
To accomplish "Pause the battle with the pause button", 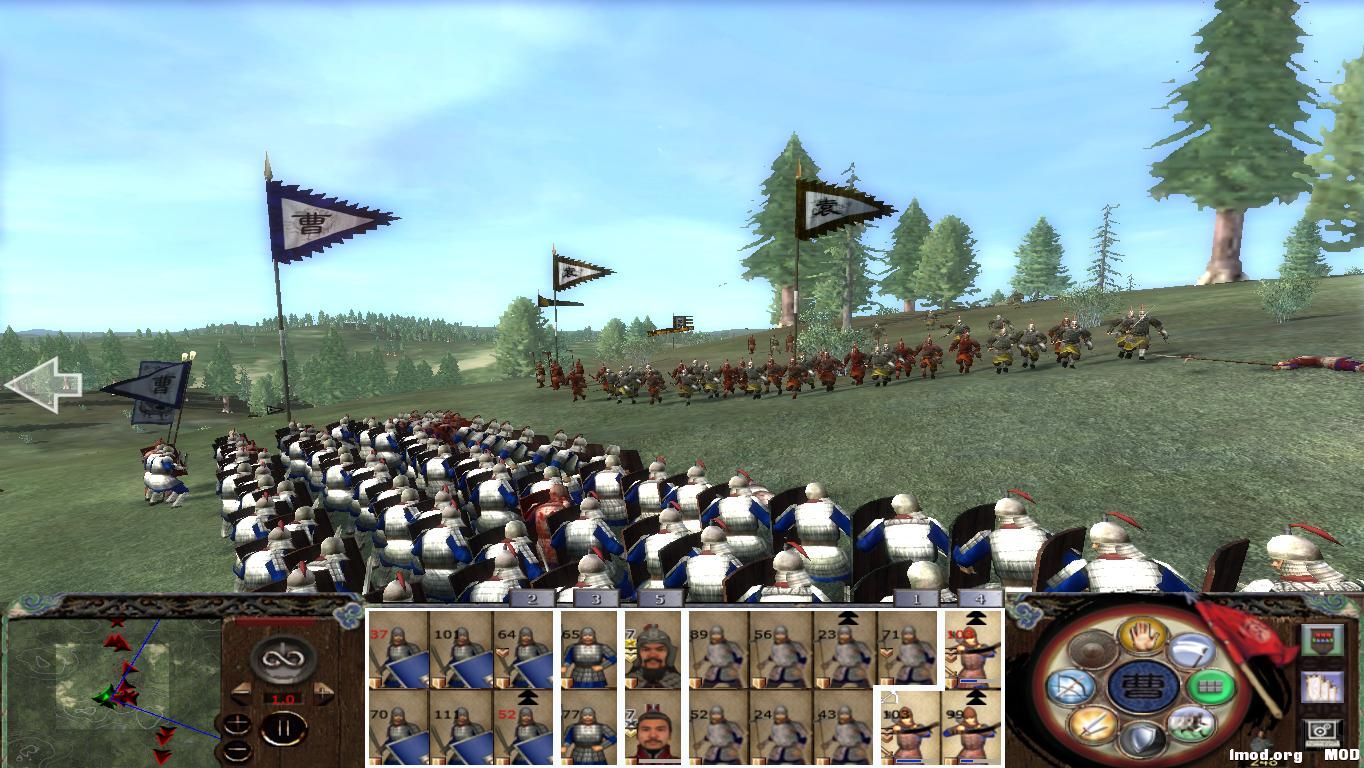I will click(x=286, y=729).
